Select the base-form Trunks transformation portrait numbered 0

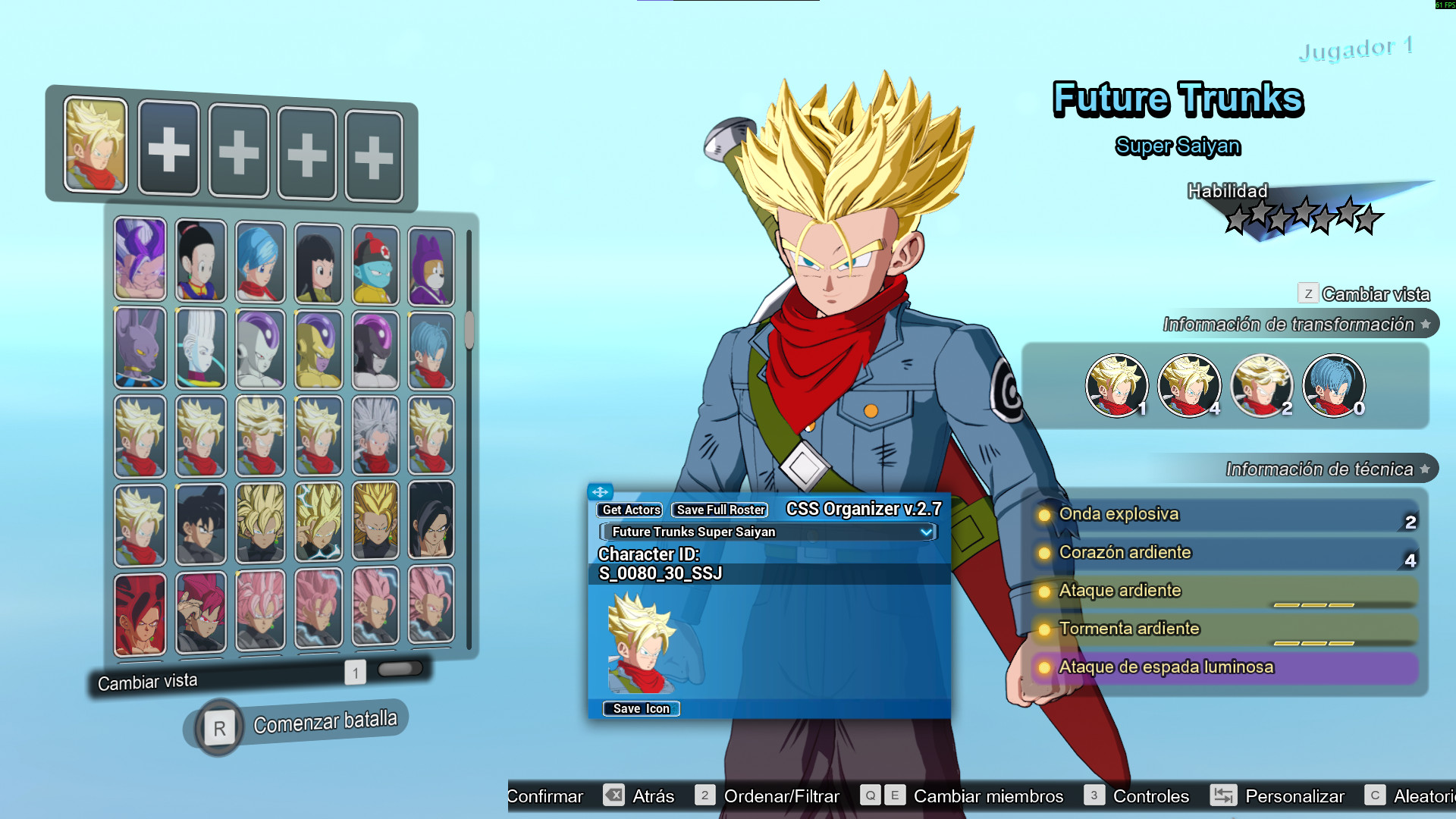coord(1335,386)
